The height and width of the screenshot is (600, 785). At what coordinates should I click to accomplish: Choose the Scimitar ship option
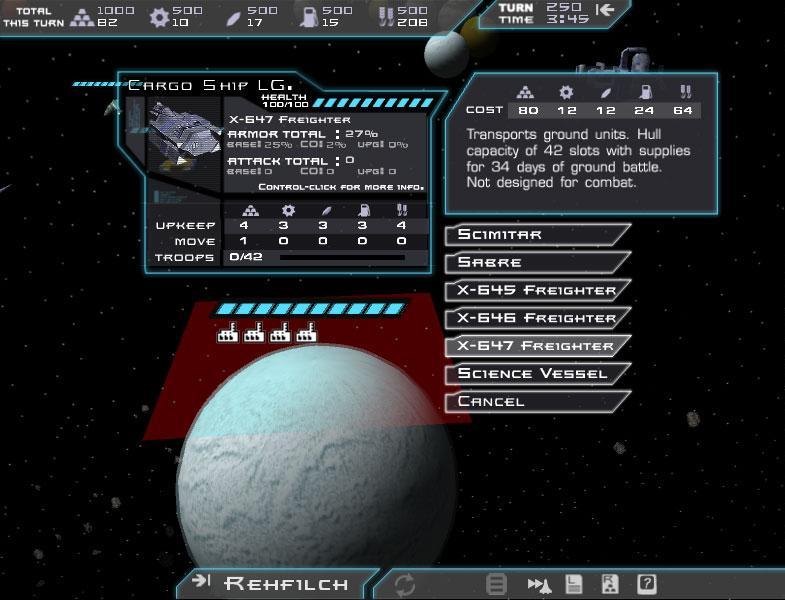coord(535,234)
